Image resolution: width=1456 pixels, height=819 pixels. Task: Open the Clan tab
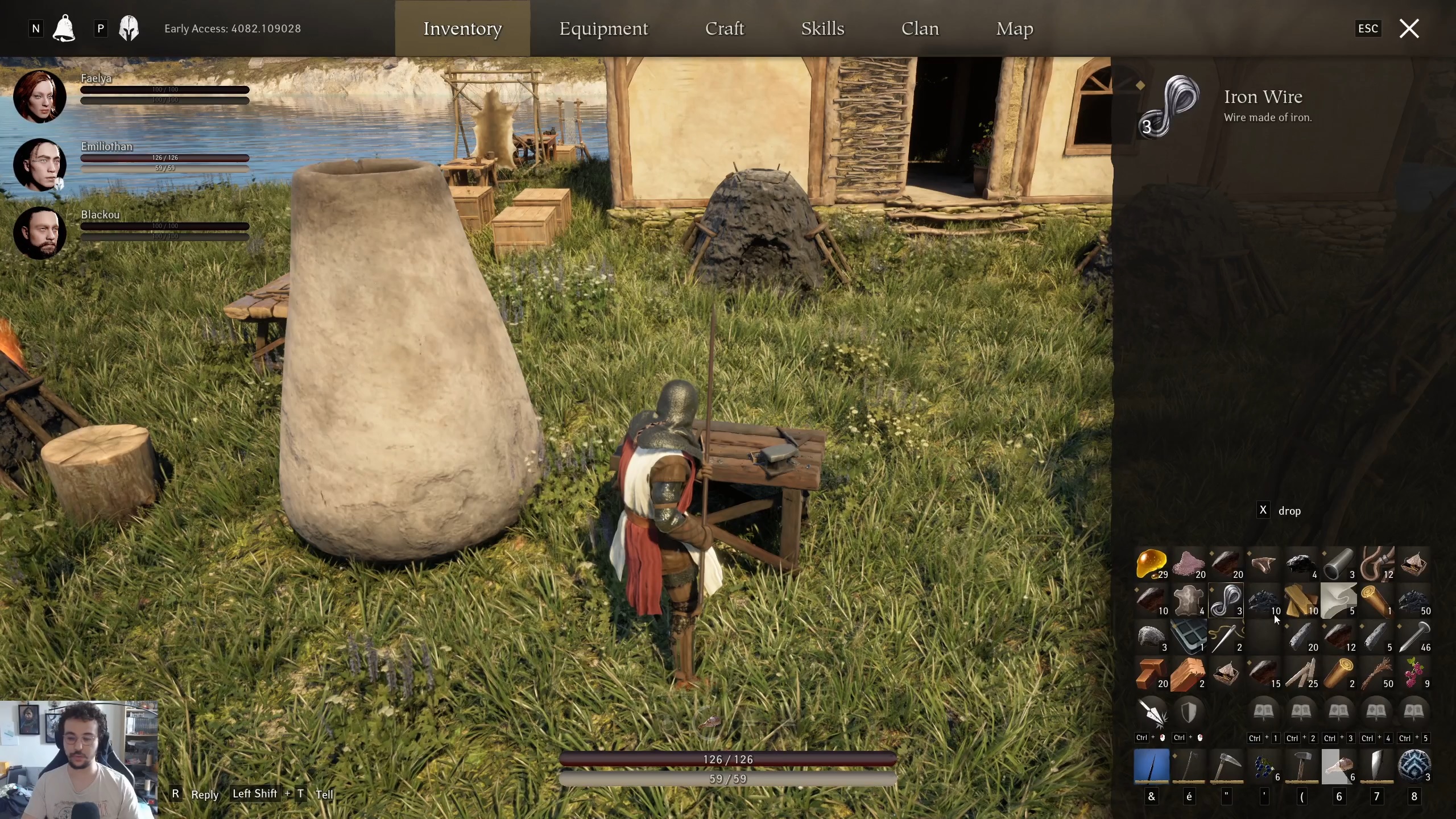tap(920, 28)
